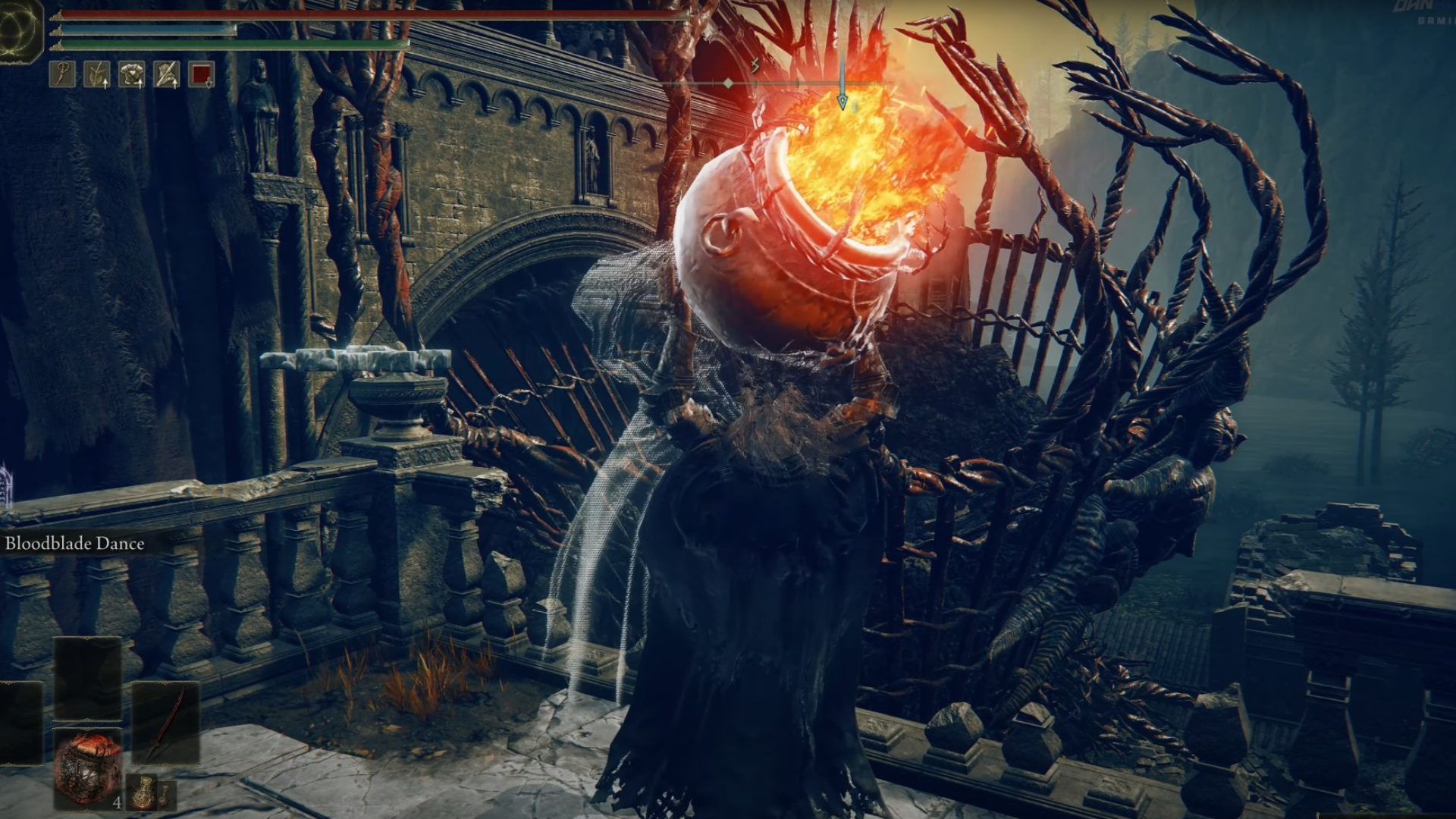Select the red square debuff icon

pyautogui.click(x=201, y=74)
